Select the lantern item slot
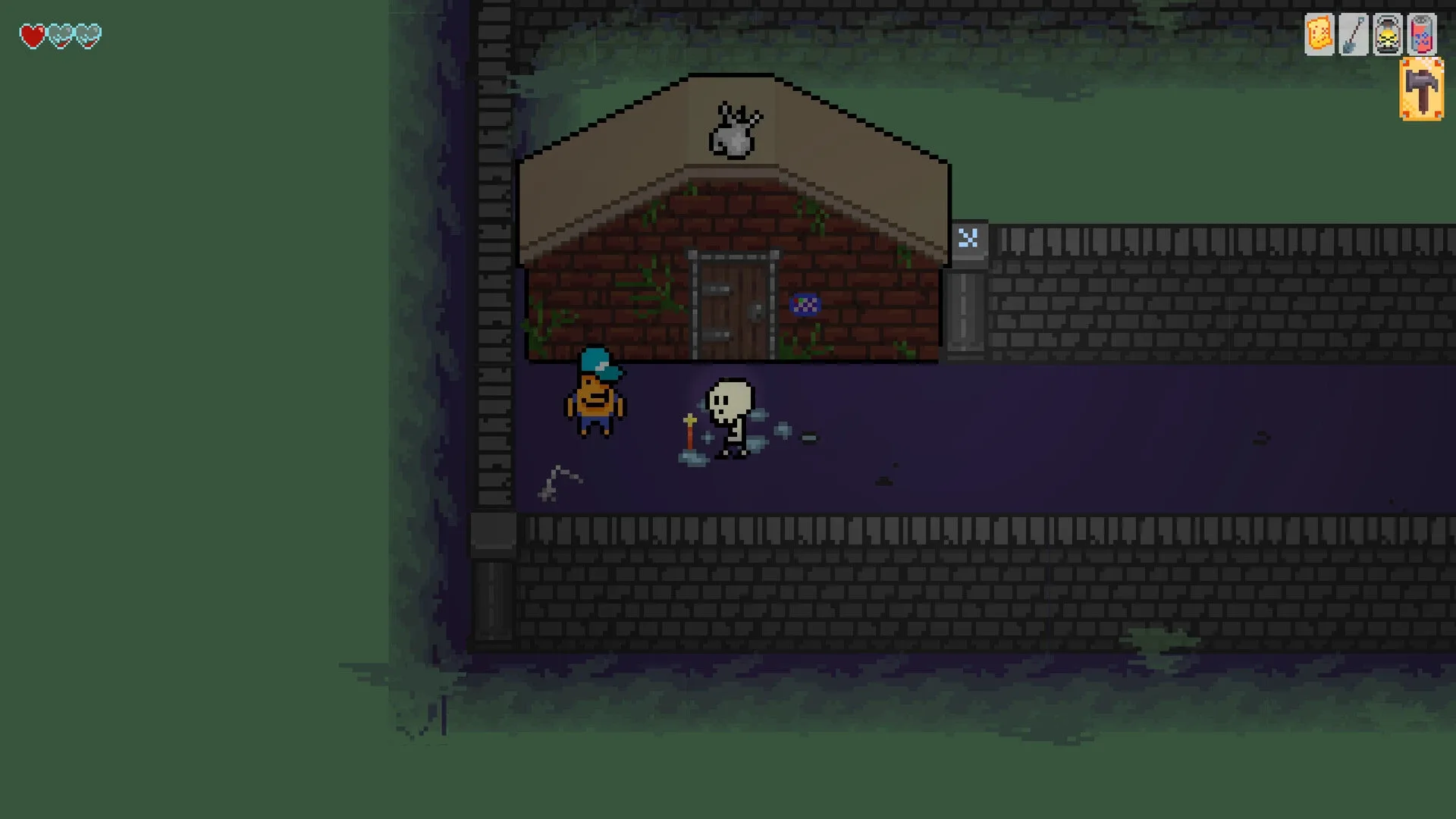 click(x=1387, y=34)
